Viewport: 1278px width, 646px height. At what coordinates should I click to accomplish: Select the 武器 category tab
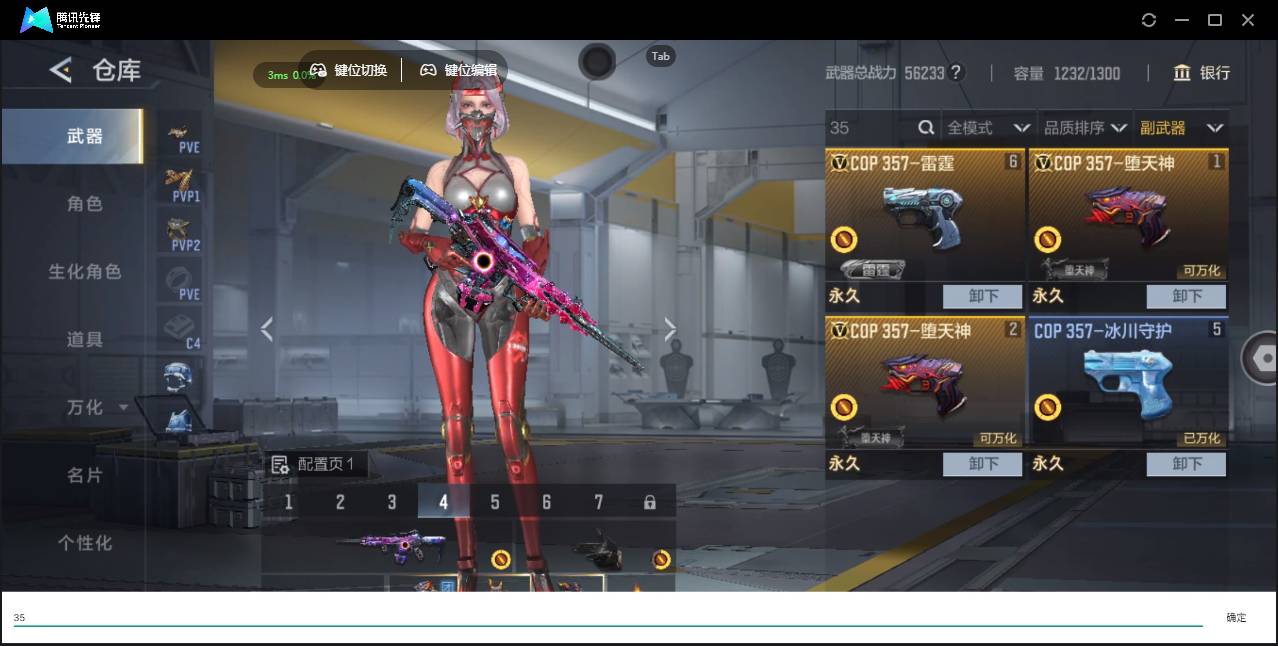click(x=84, y=136)
